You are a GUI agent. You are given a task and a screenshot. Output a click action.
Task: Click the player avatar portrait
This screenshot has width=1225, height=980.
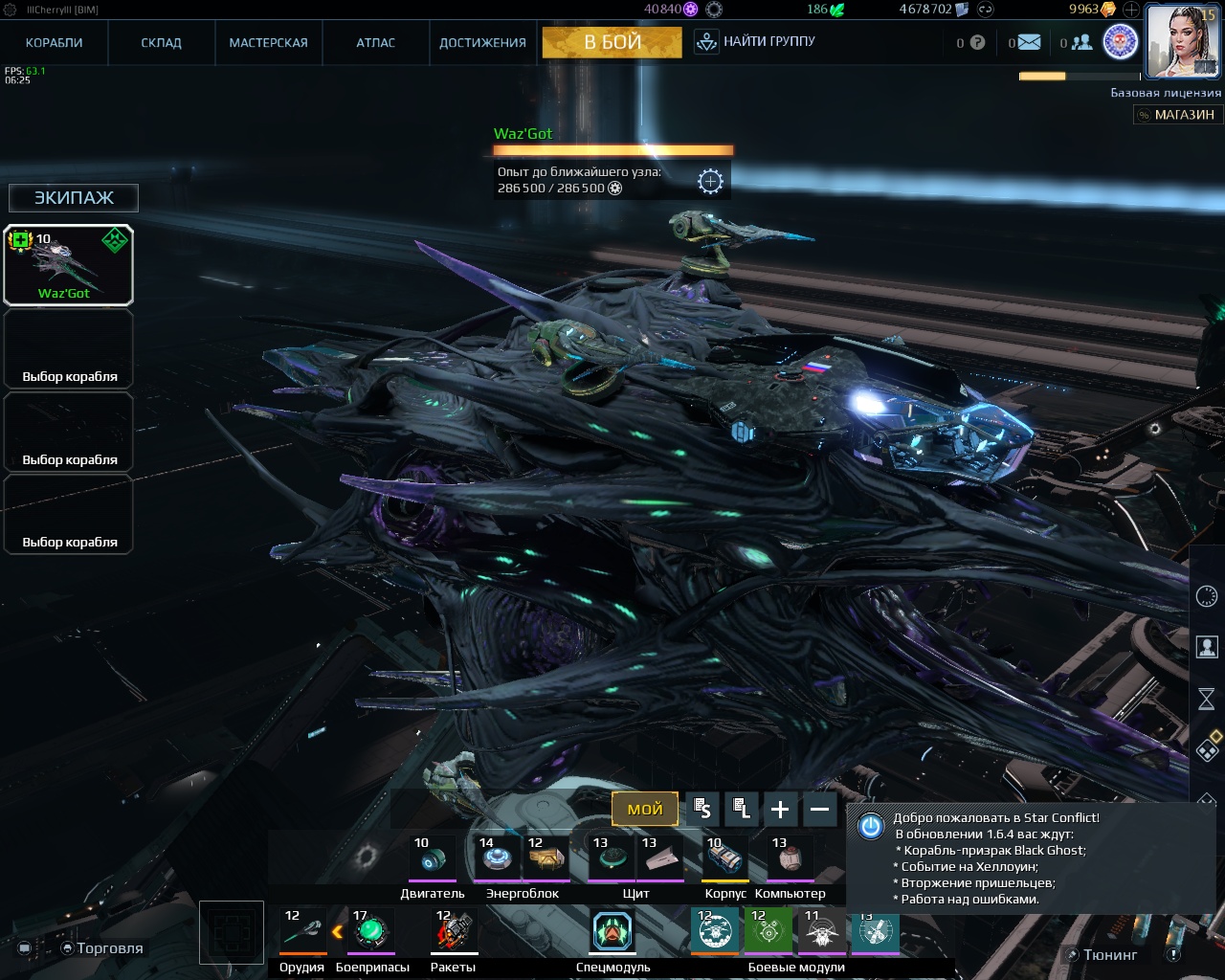(x=1182, y=41)
